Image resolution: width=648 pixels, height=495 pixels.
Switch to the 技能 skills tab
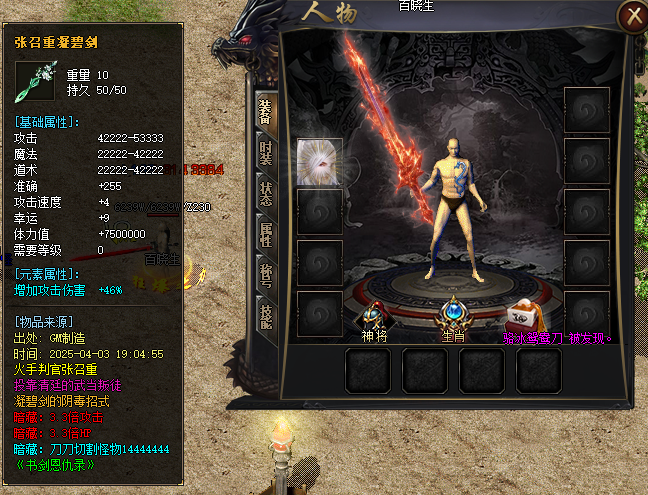pos(266,318)
